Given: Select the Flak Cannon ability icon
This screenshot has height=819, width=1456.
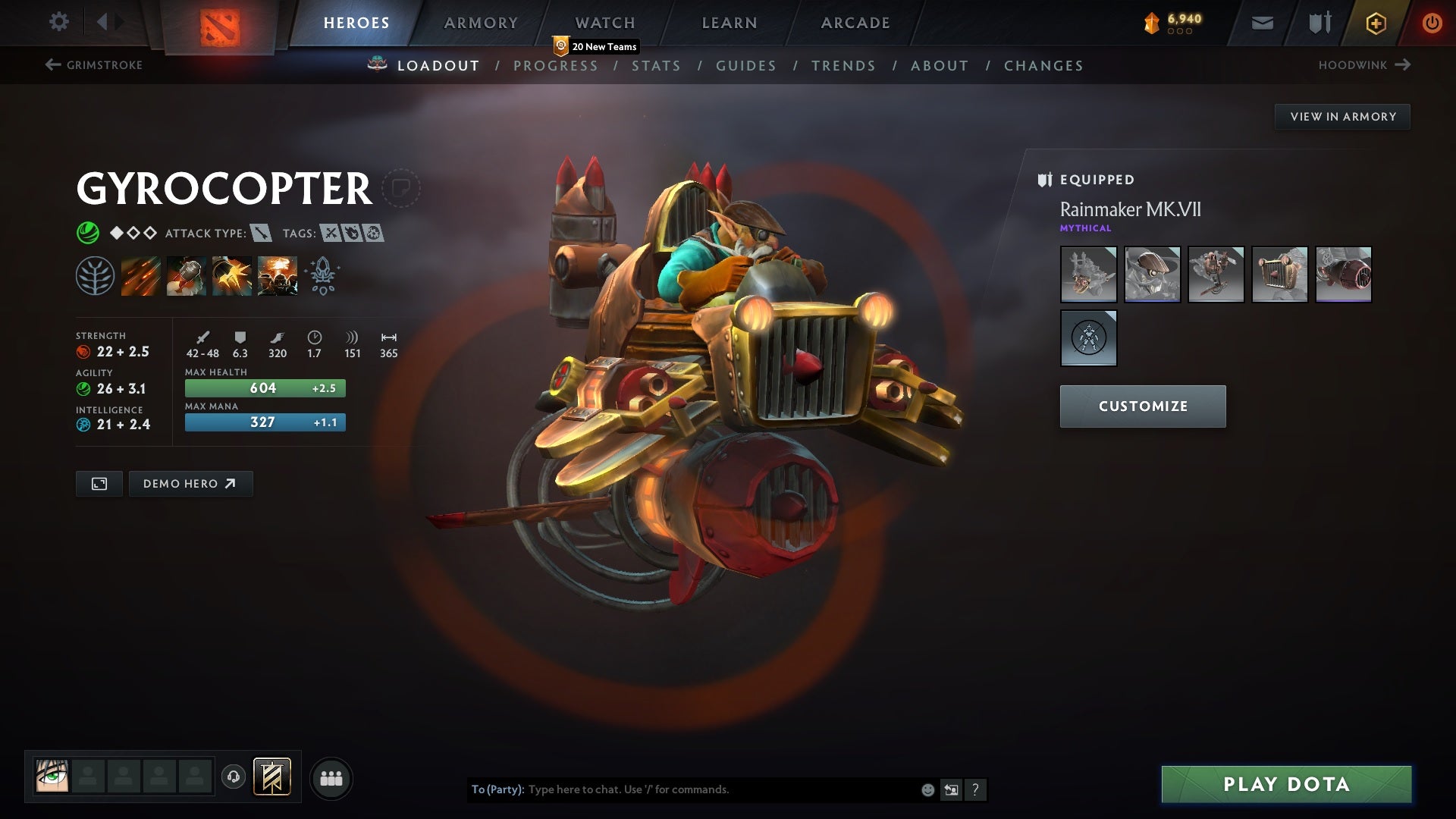Looking at the screenshot, I should pos(231,275).
